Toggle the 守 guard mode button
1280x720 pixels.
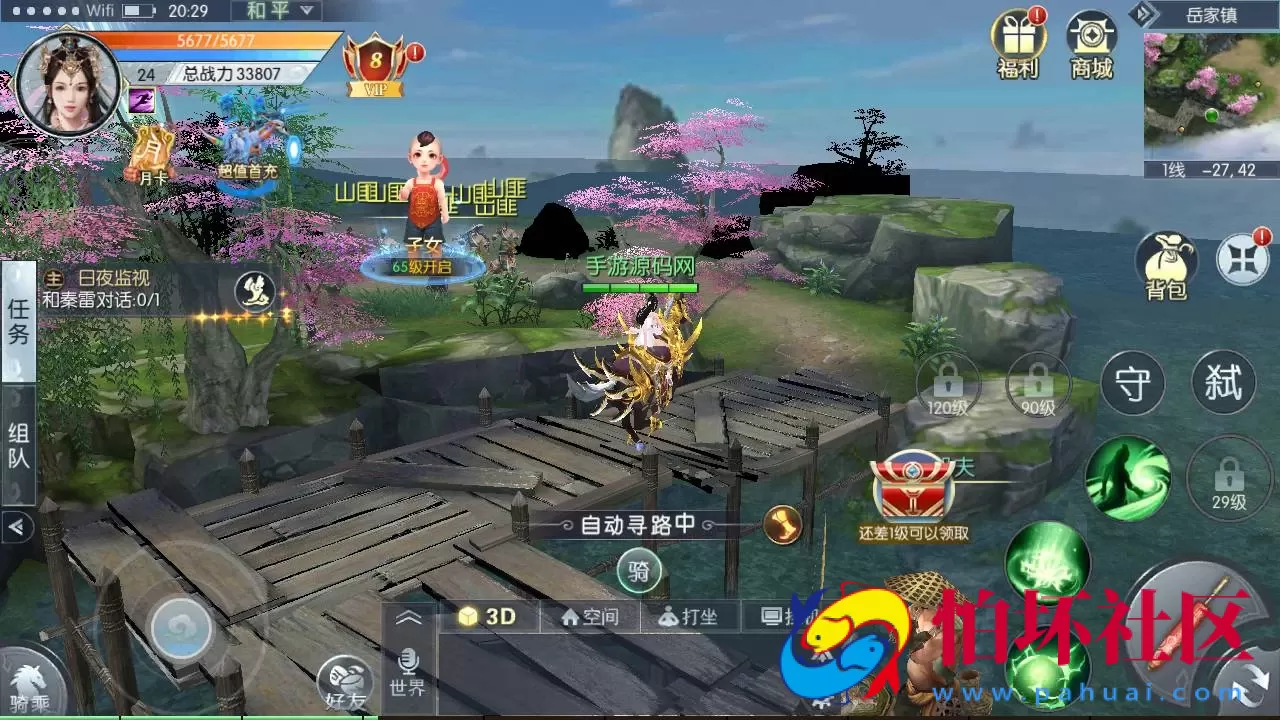point(1132,384)
